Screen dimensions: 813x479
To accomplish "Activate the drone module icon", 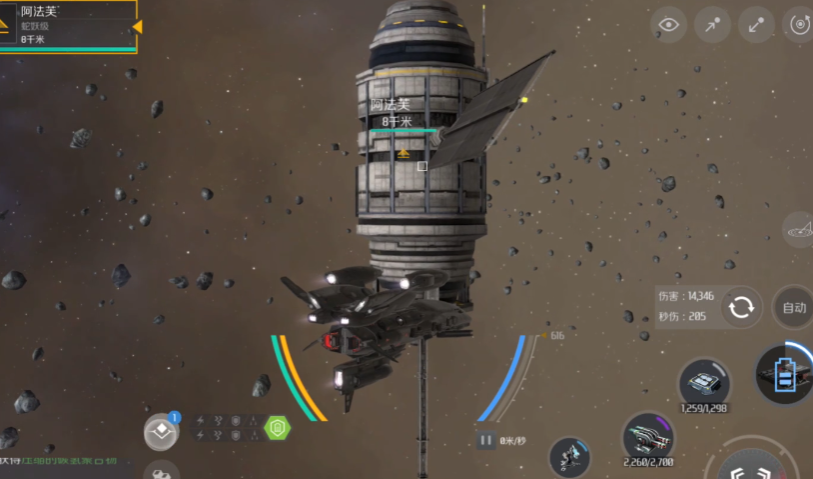I will point(569,456).
